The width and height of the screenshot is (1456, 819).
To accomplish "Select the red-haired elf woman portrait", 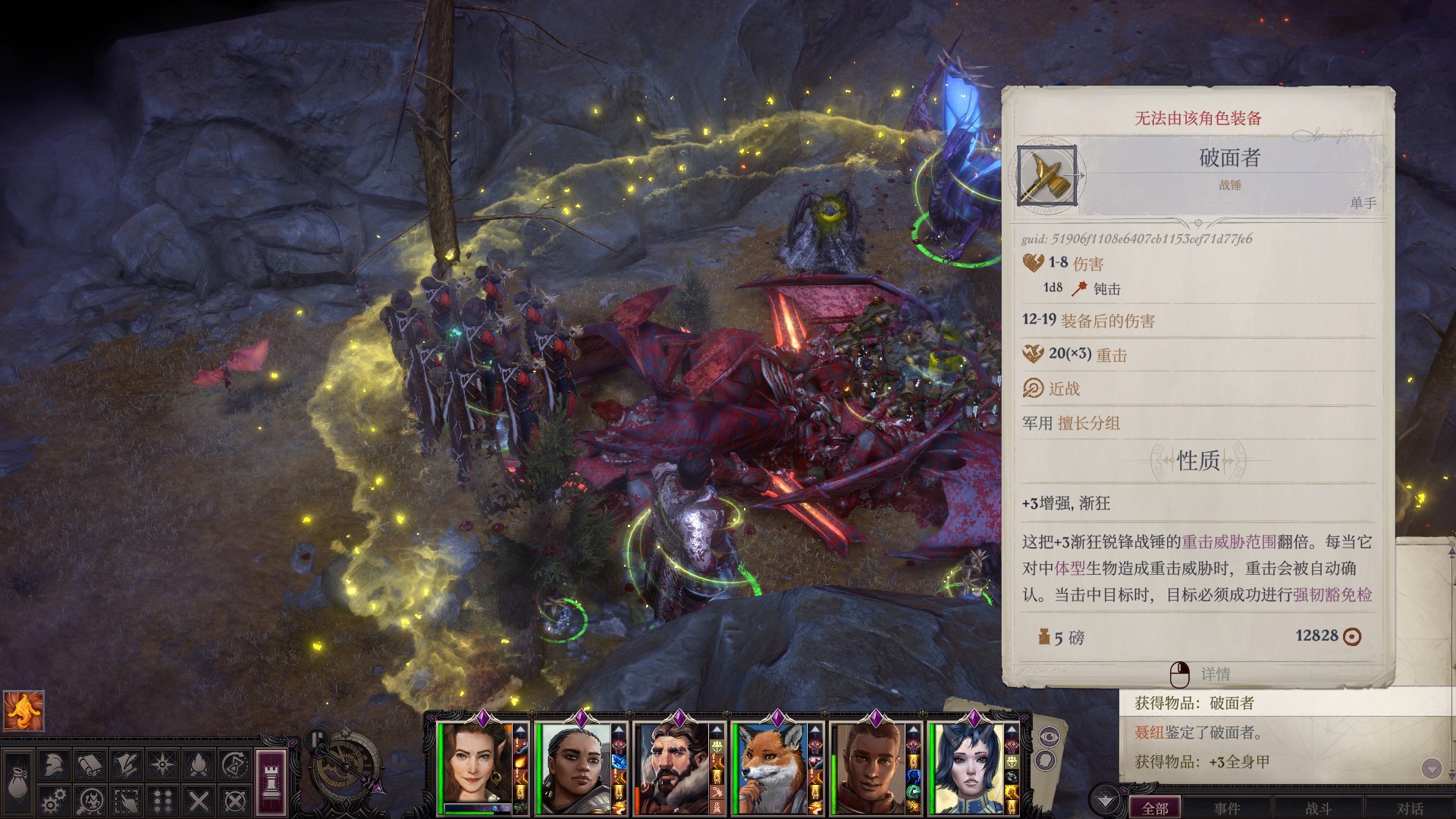I will [x=474, y=767].
